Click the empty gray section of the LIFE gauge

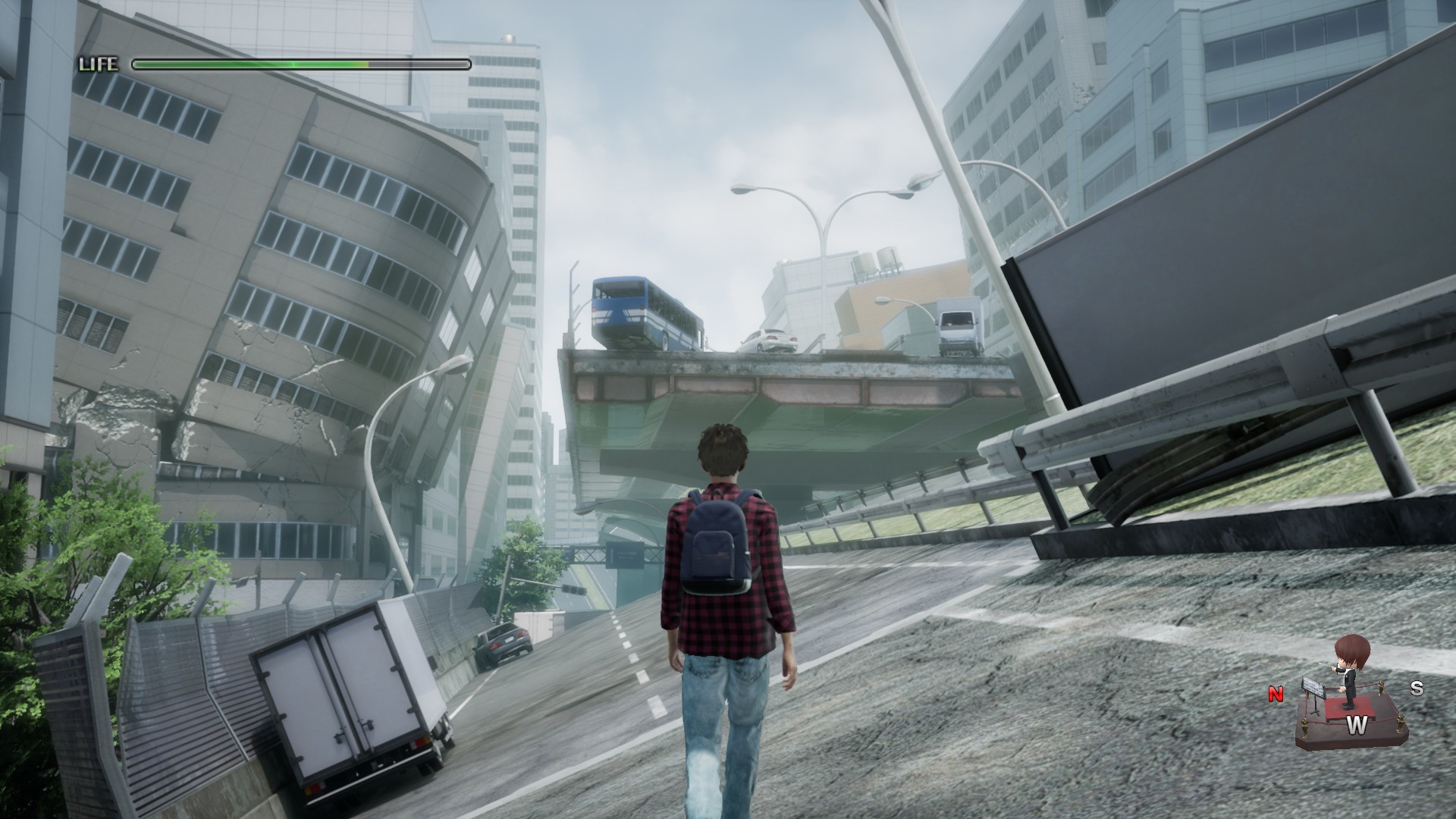417,66
